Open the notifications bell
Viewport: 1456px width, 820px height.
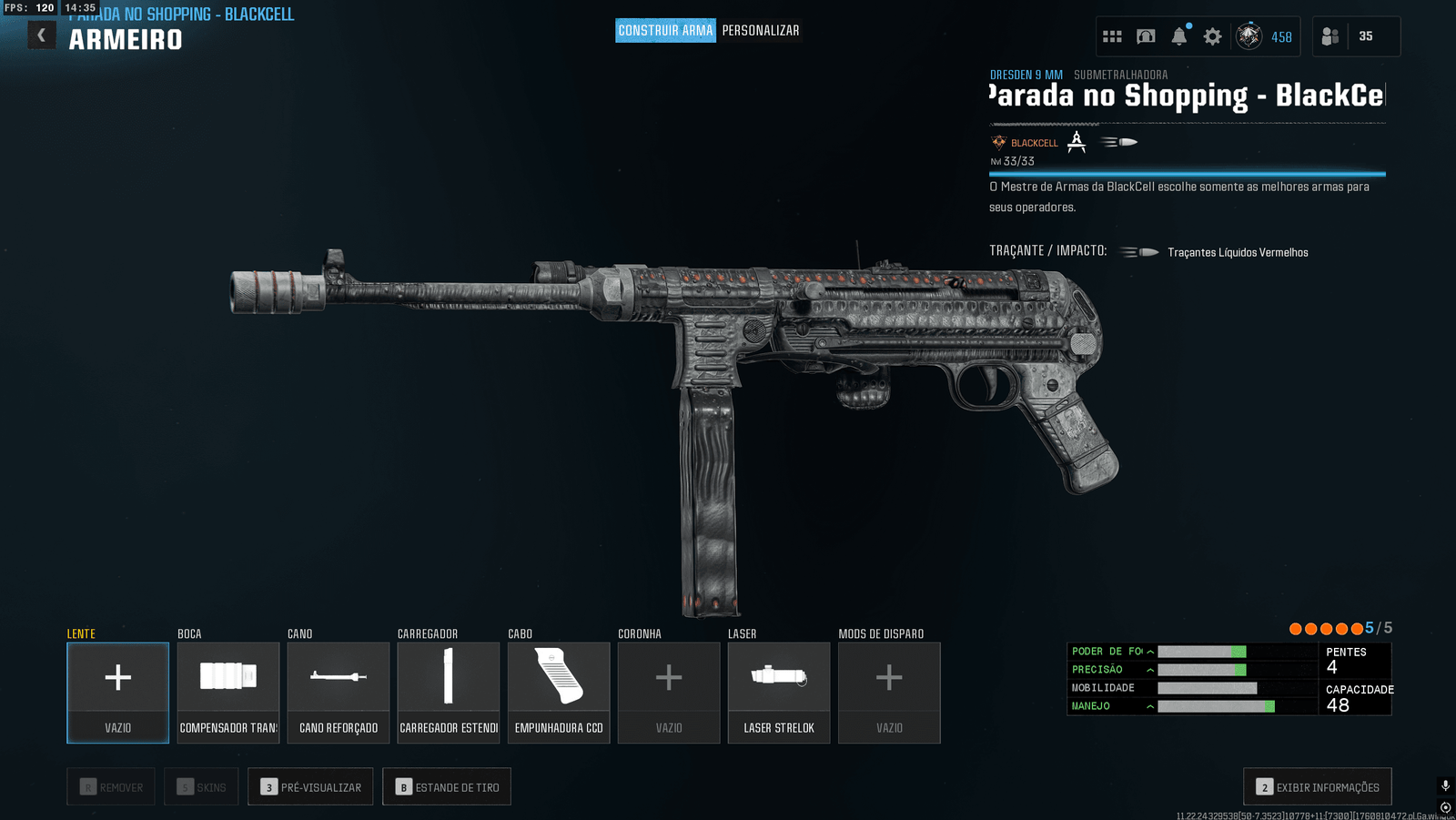click(x=1179, y=36)
